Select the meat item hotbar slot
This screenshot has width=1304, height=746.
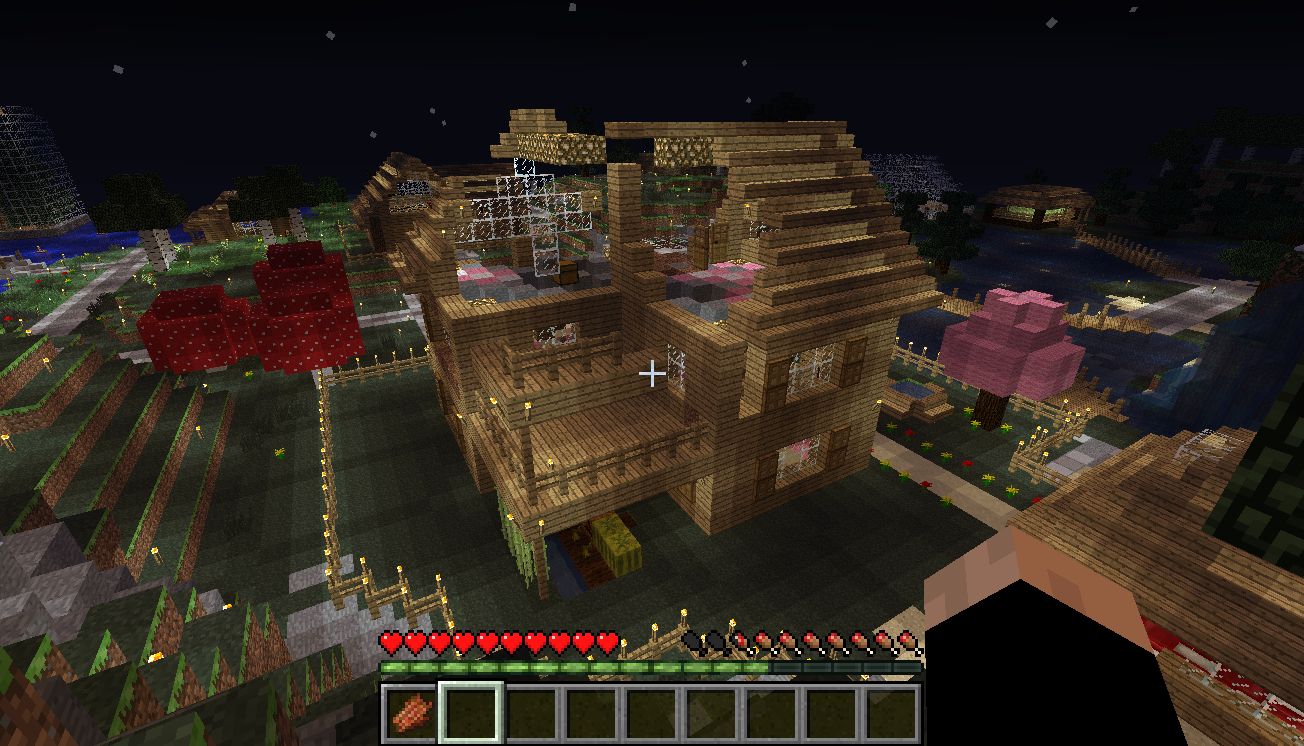click(x=410, y=714)
